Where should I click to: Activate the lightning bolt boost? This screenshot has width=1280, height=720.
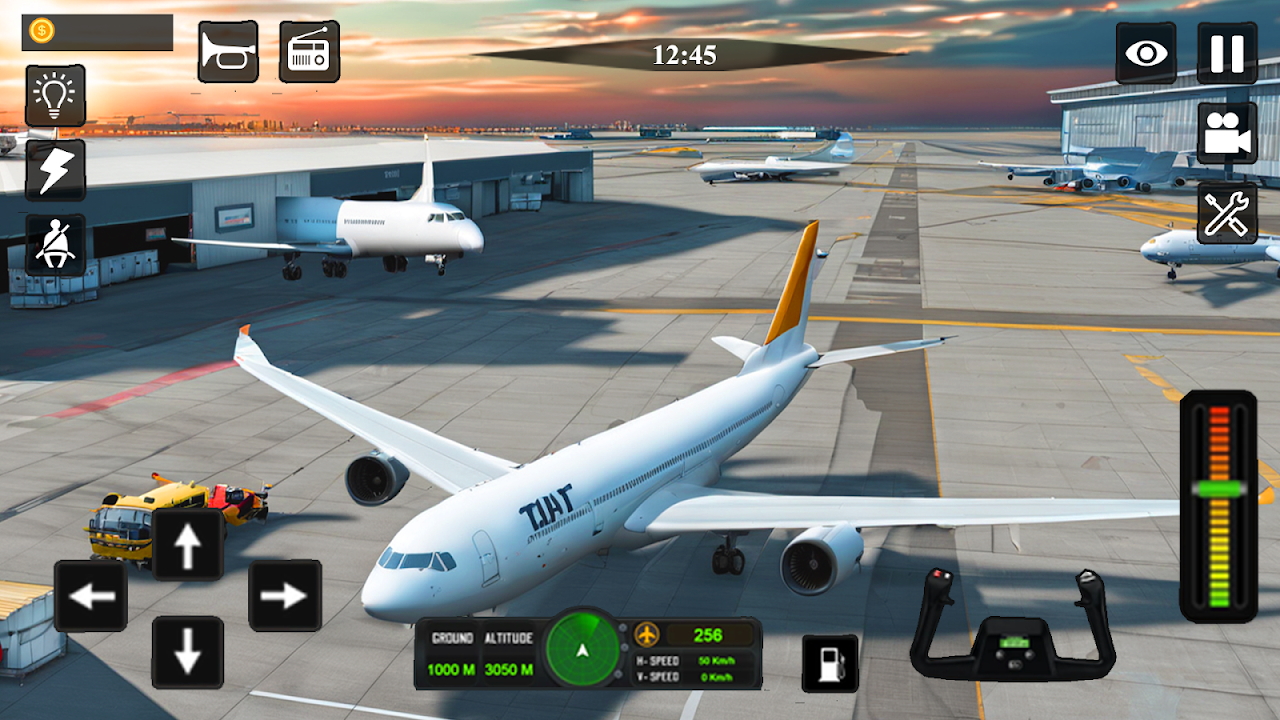55,170
